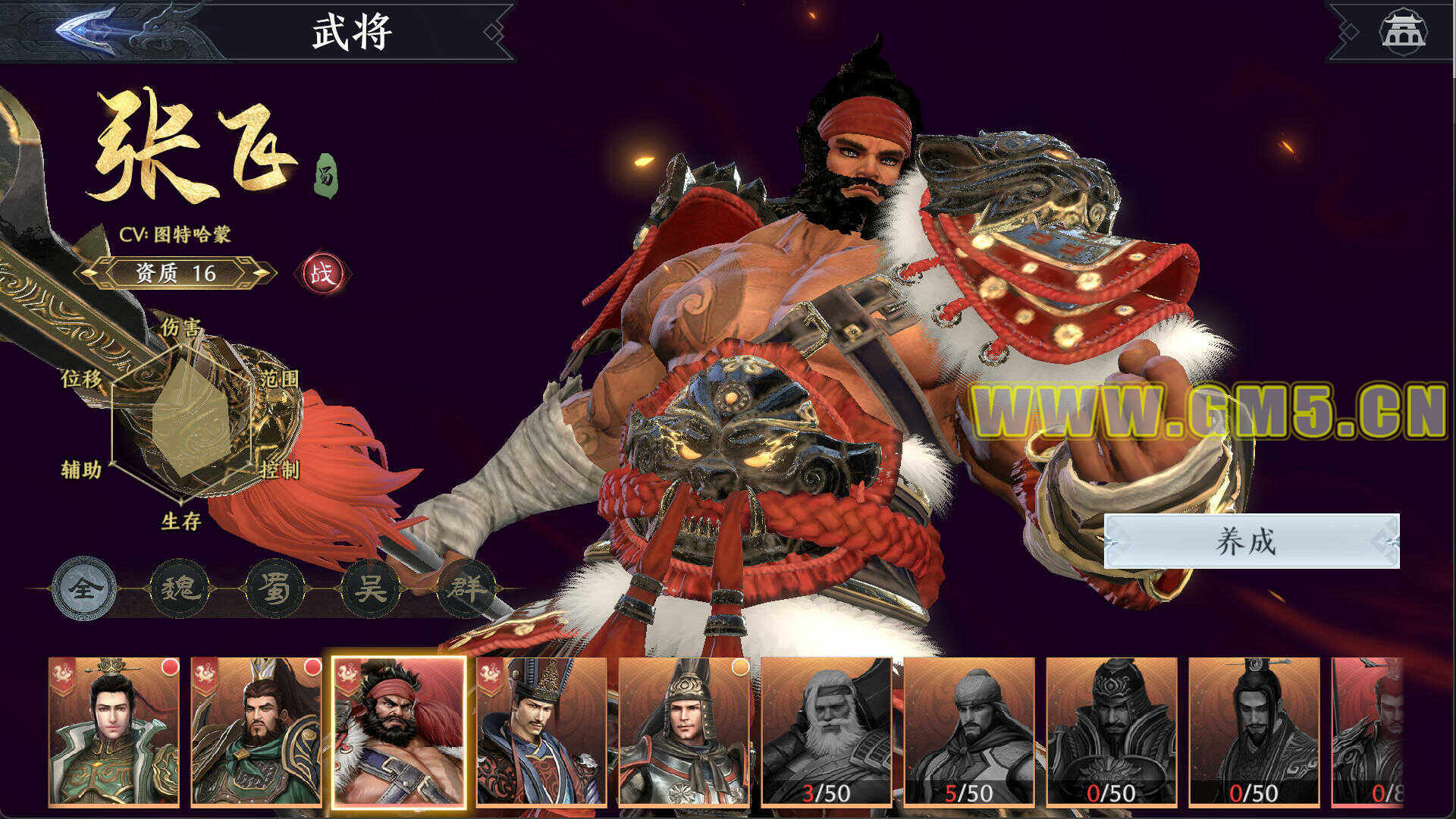
Task: Tap the green 蜀 faction seal
Action: (x=326, y=176)
